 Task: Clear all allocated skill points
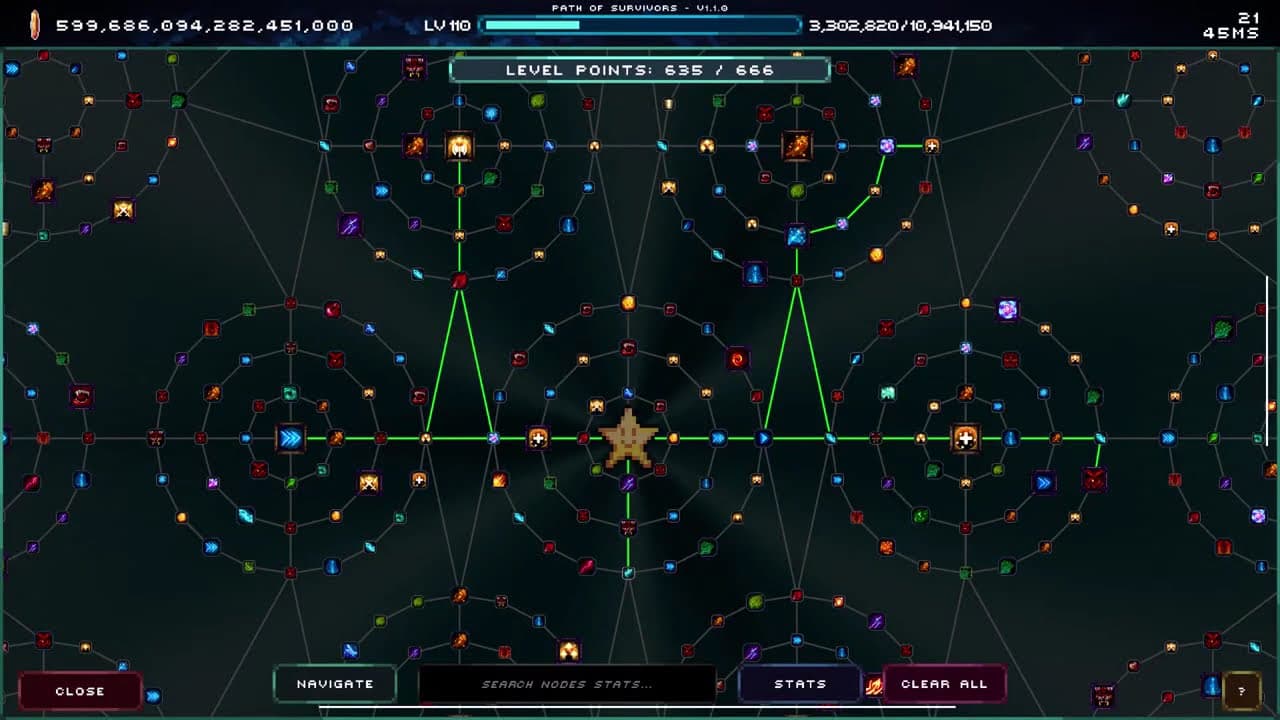click(x=944, y=684)
